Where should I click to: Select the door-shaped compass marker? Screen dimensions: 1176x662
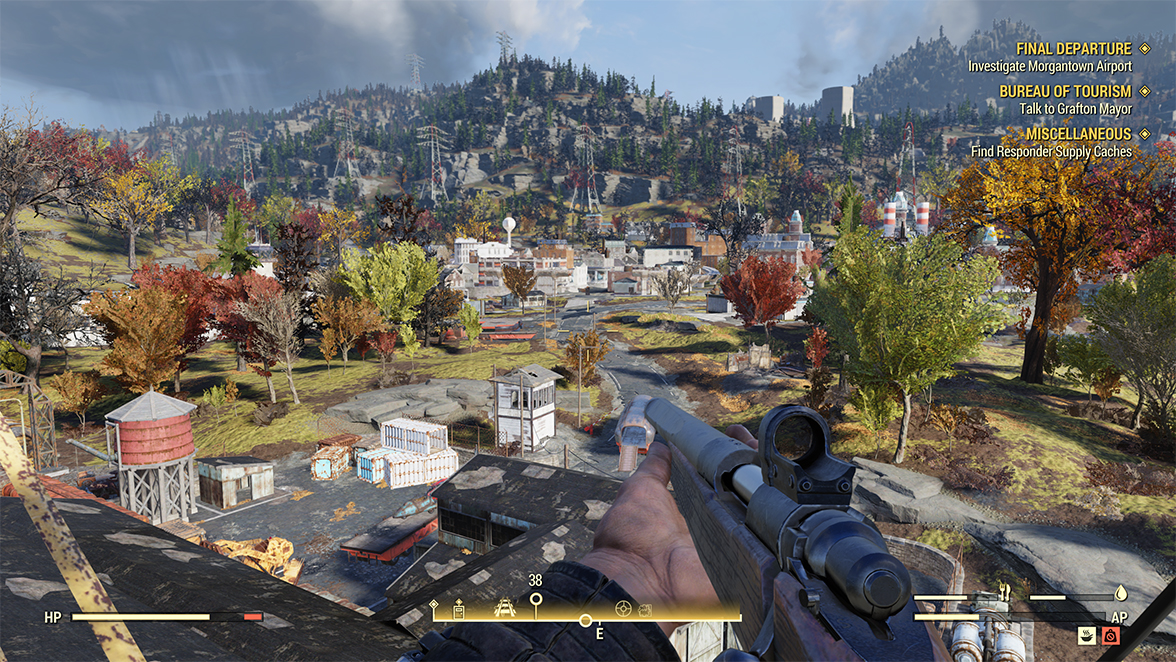point(458,608)
